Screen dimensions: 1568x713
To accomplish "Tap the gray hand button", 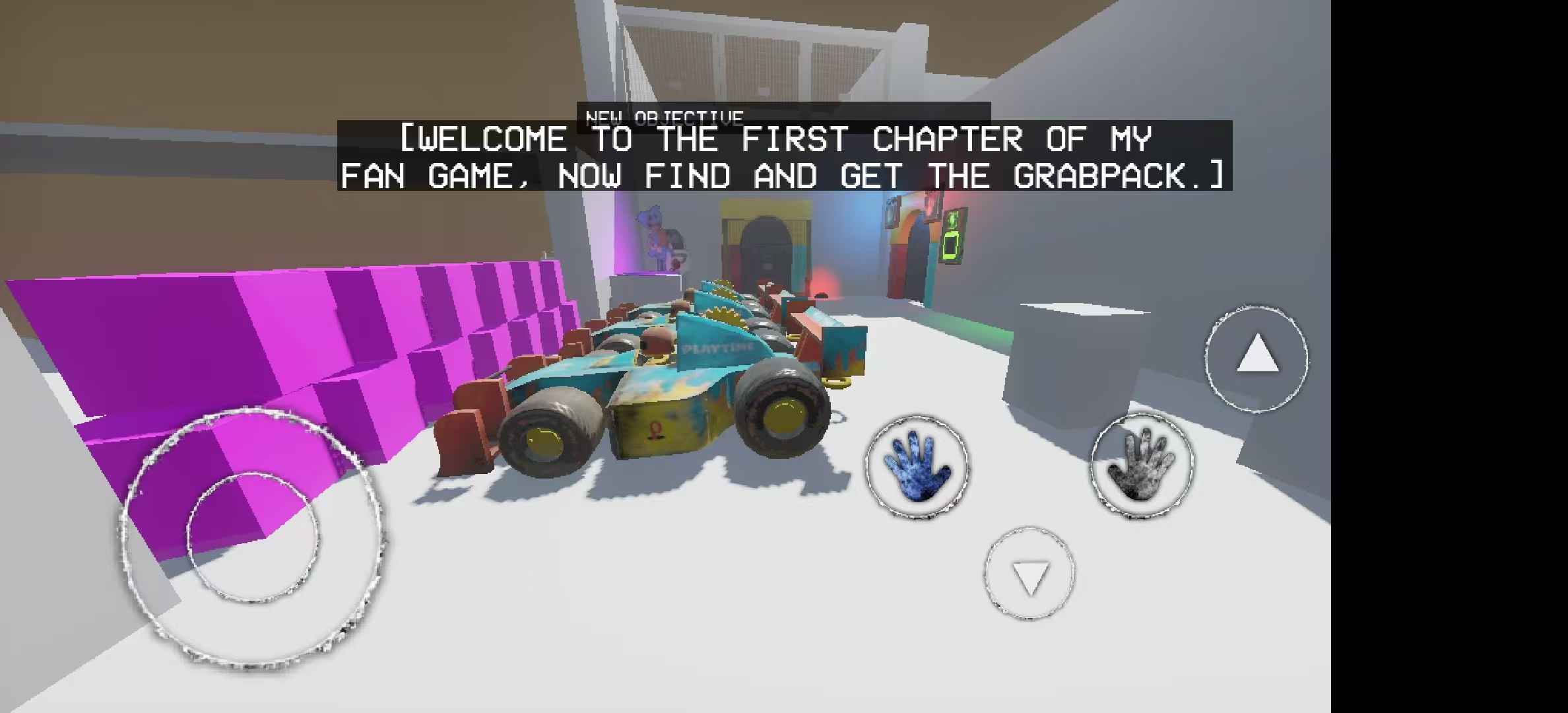I will pos(1142,464).
